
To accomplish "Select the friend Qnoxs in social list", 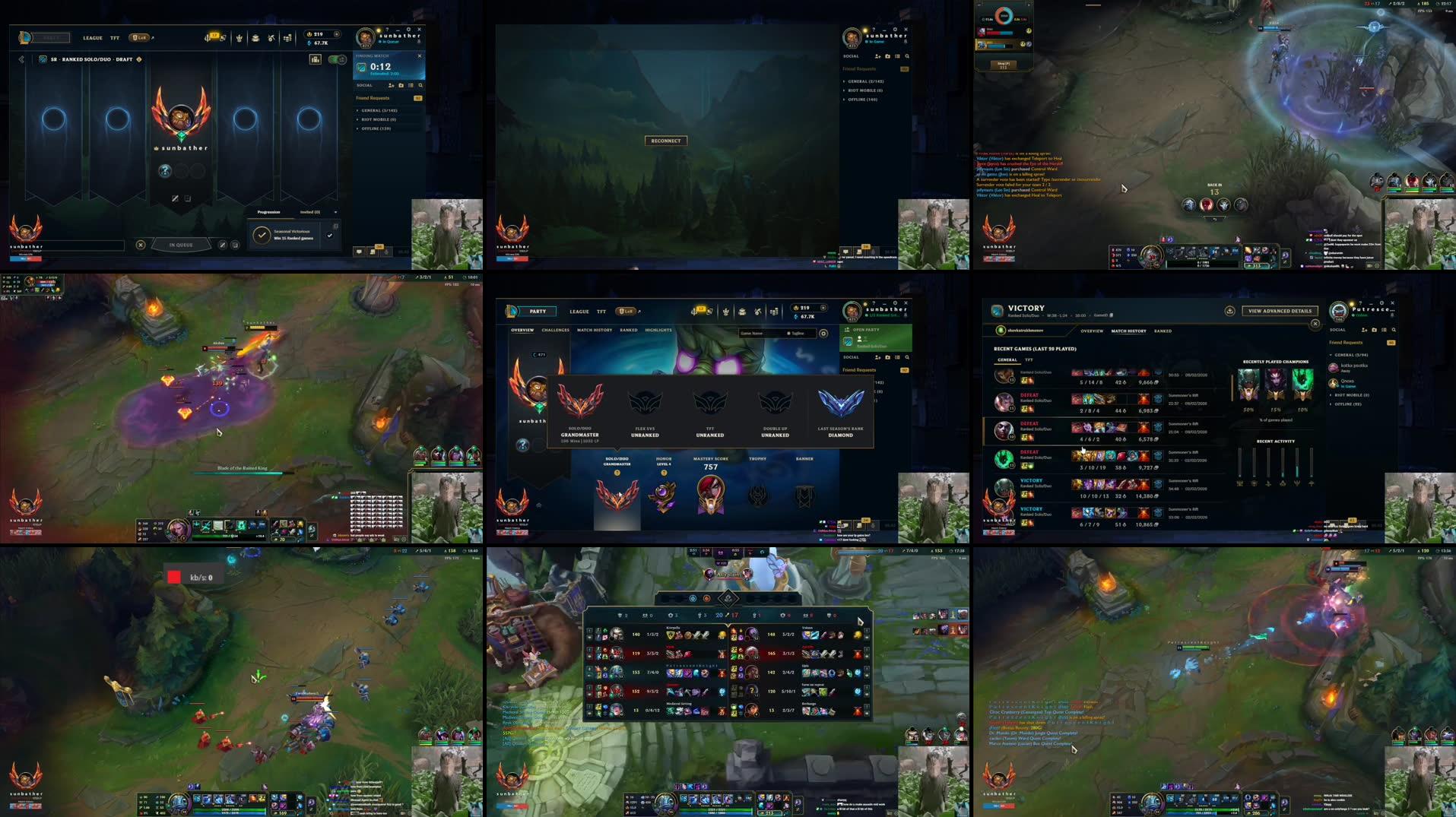I will tap(1347, 383).
